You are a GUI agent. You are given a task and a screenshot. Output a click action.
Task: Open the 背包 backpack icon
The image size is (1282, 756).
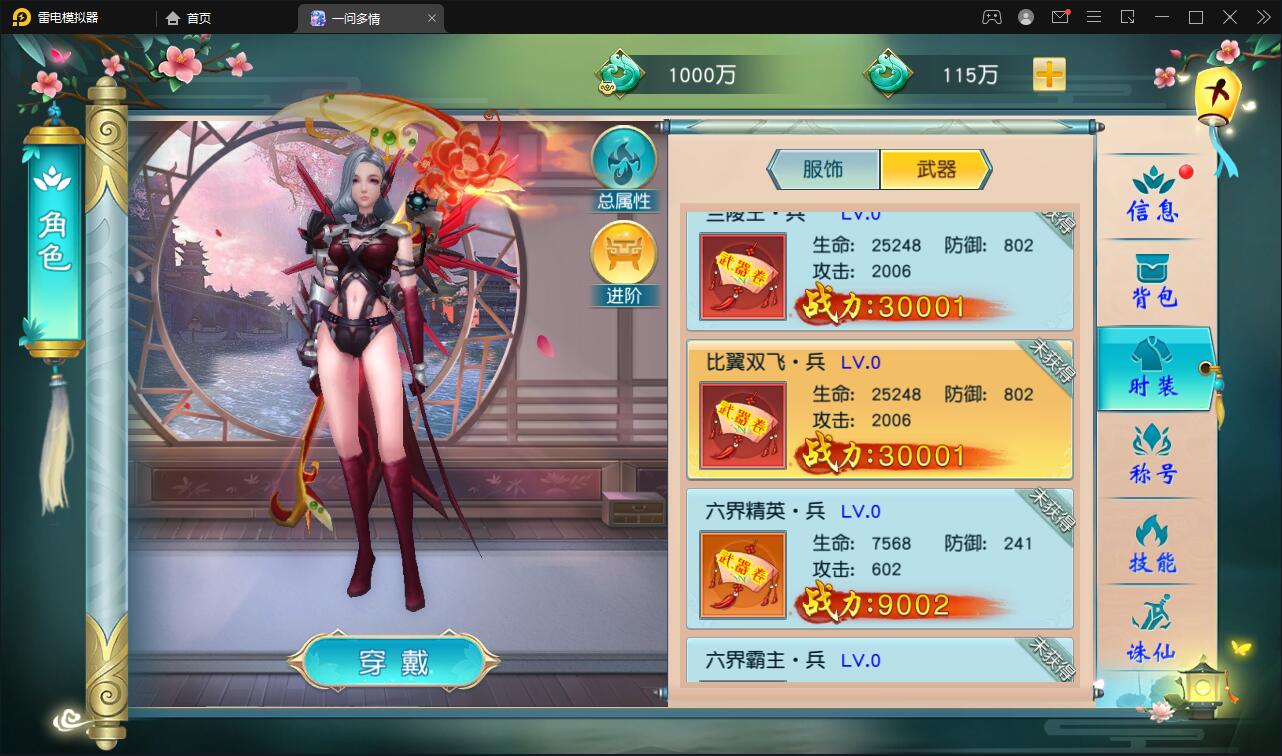[x=1155, y=280]
